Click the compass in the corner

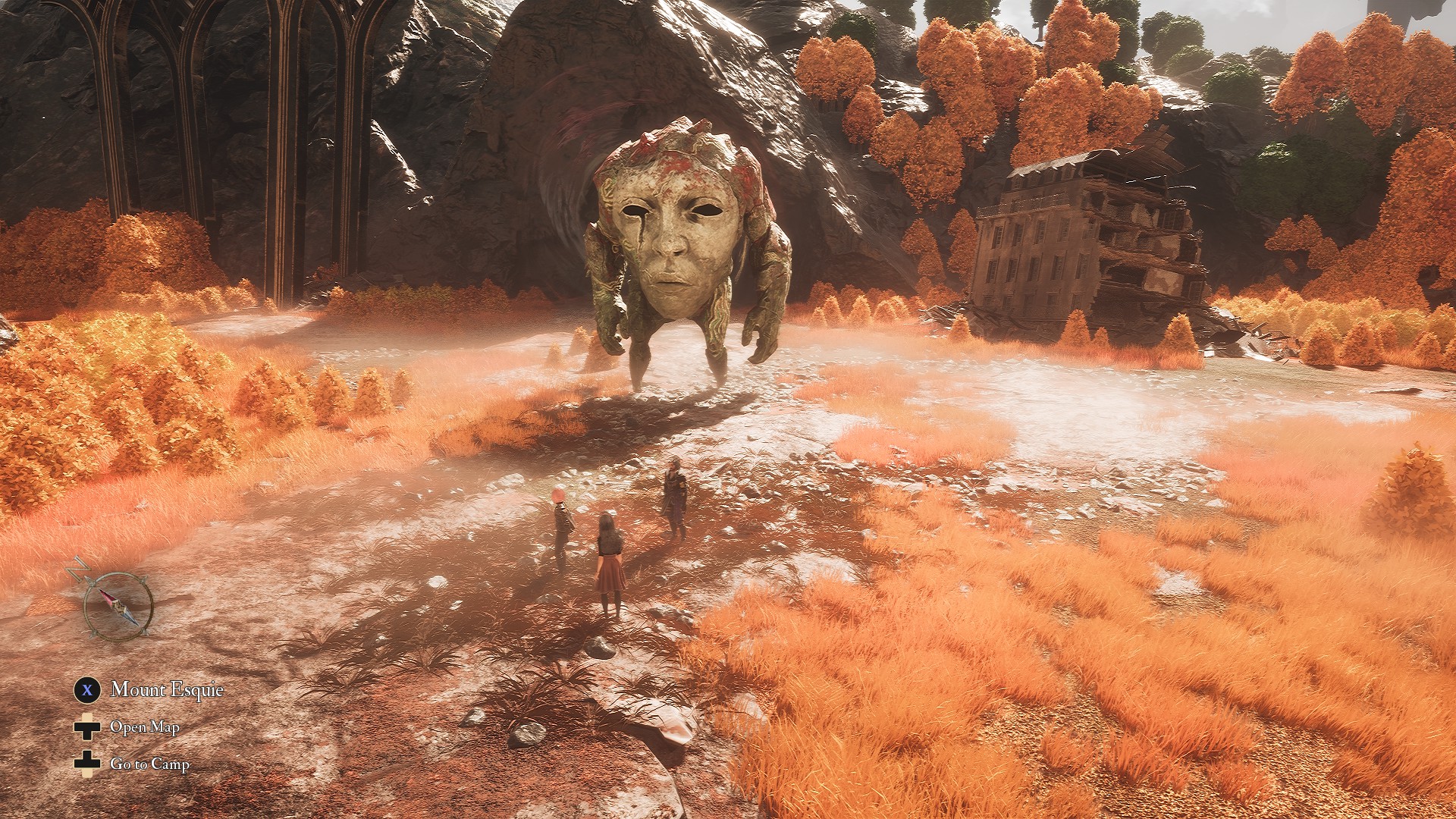point(118,604)
